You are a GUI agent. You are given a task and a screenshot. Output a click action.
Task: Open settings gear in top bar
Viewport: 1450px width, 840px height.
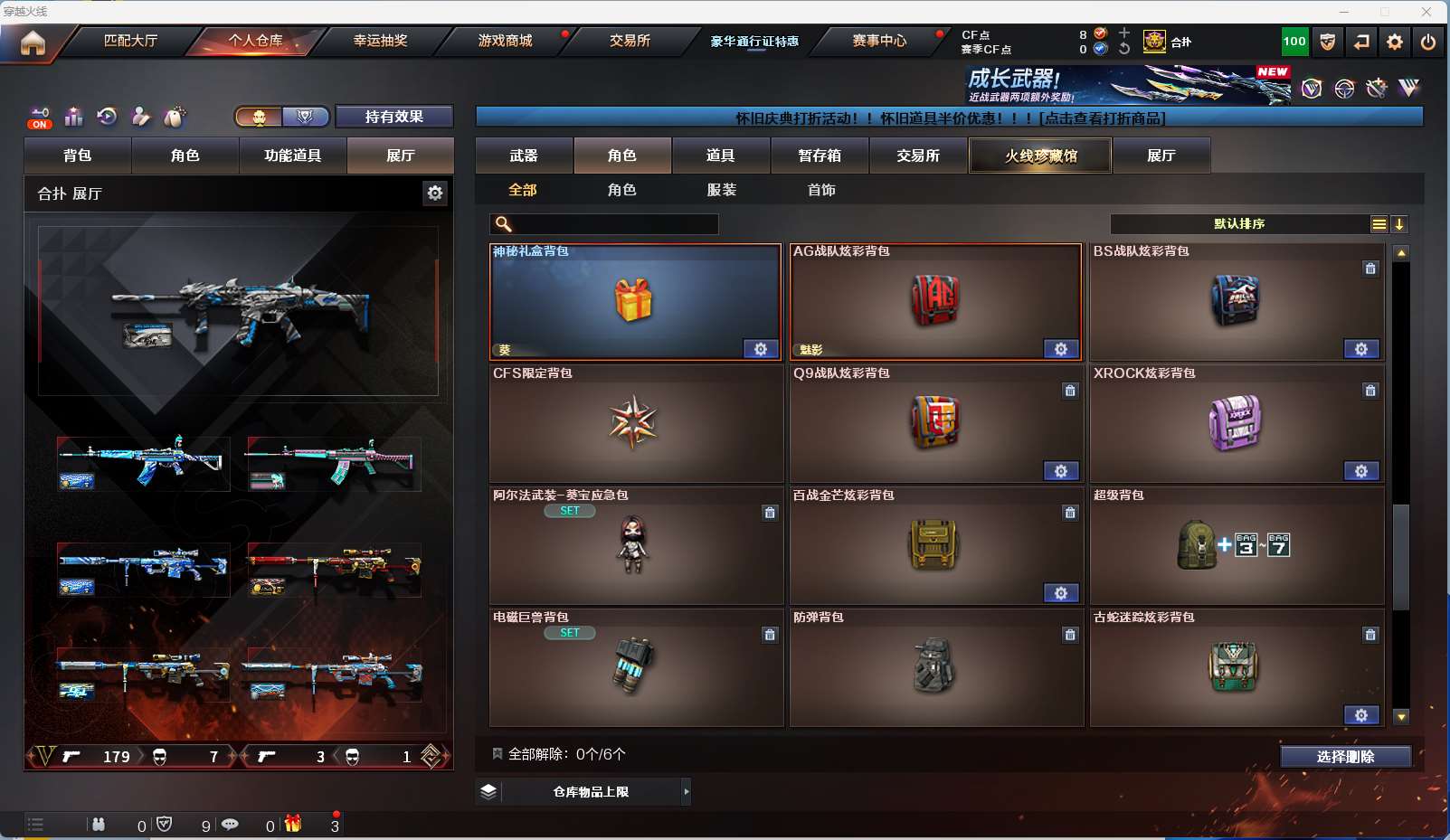coord(1395,42)
